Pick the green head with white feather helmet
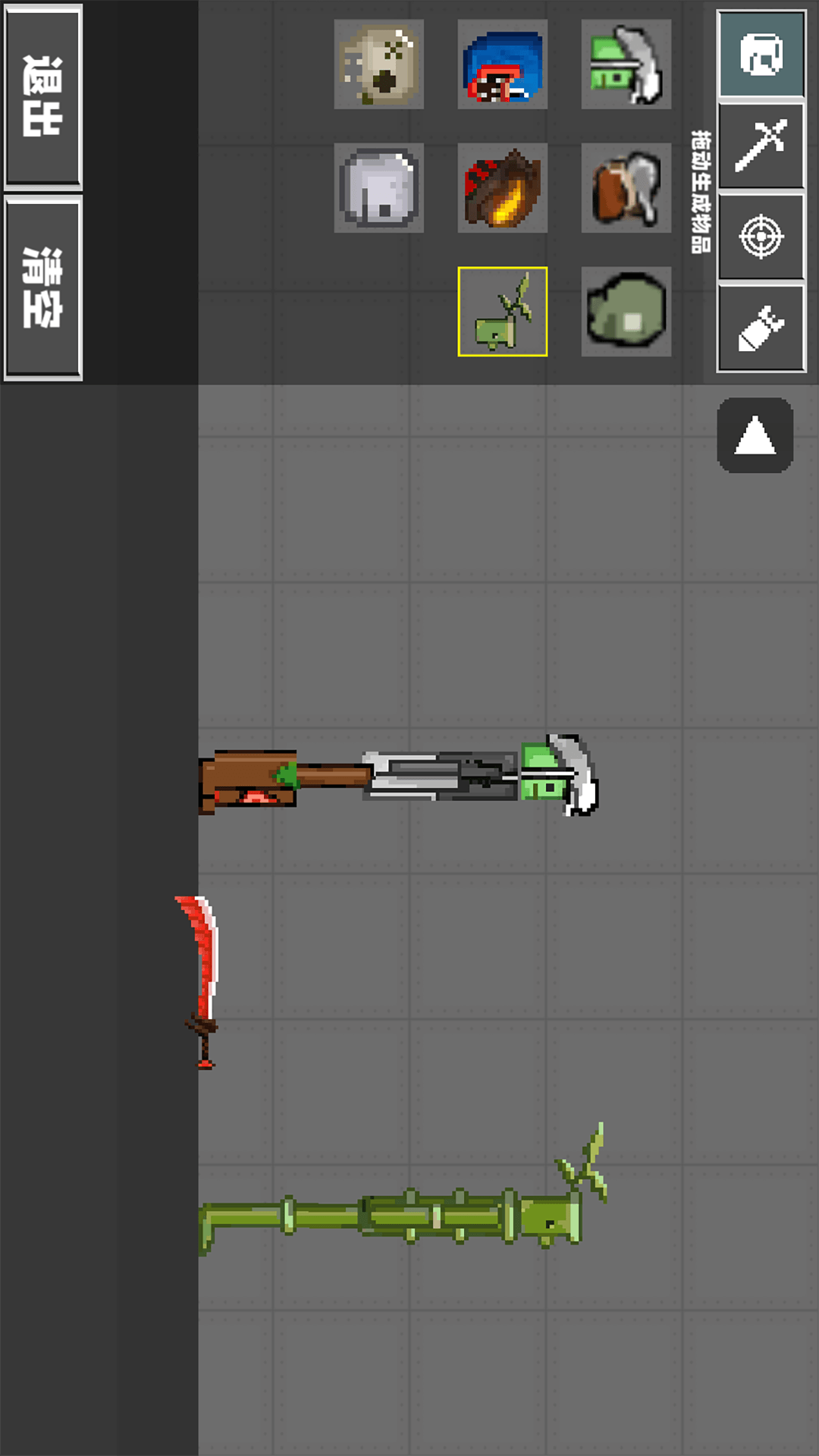Viewport: 819px width, 1456px height. pyautogui.click(x=626, y=64)
